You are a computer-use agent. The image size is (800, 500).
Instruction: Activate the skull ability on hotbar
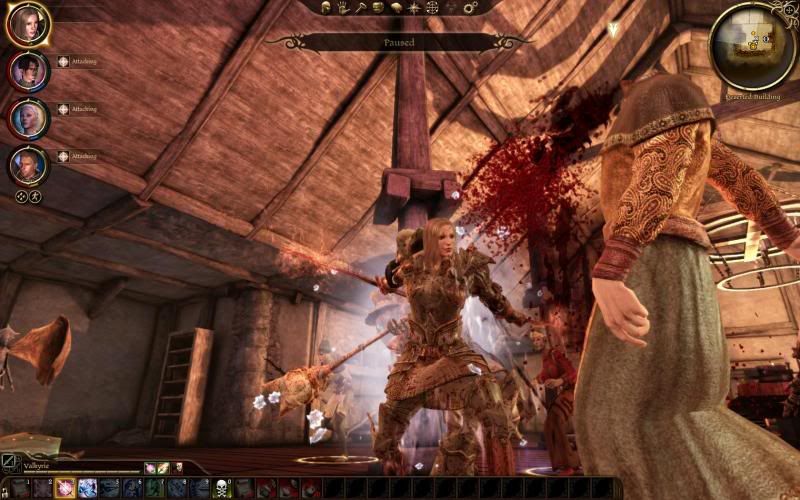point(222,488)
